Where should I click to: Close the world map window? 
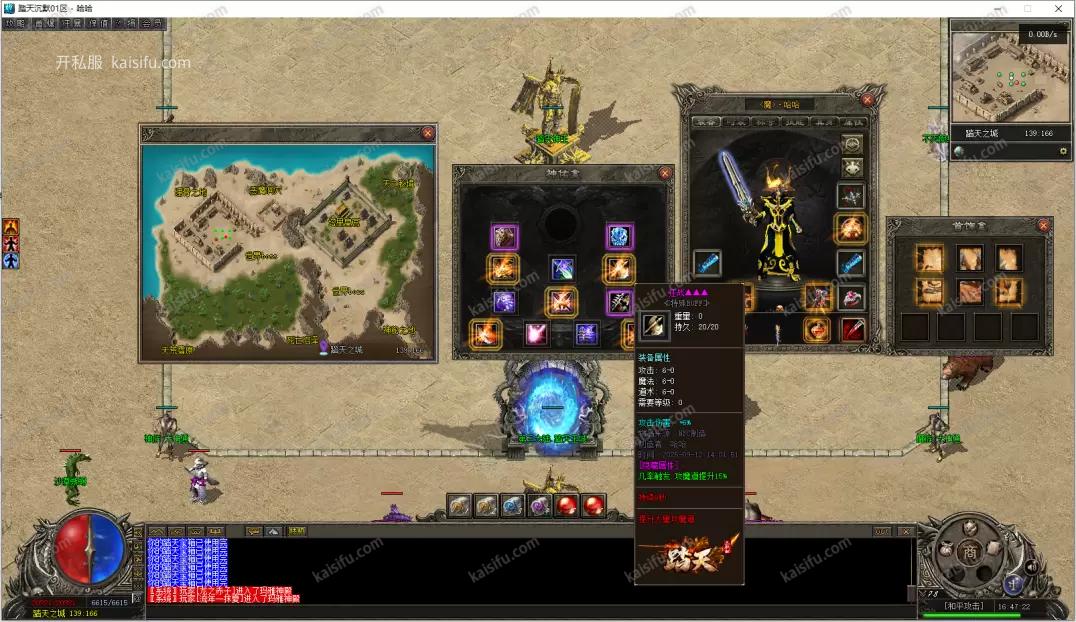click(428, 133)
